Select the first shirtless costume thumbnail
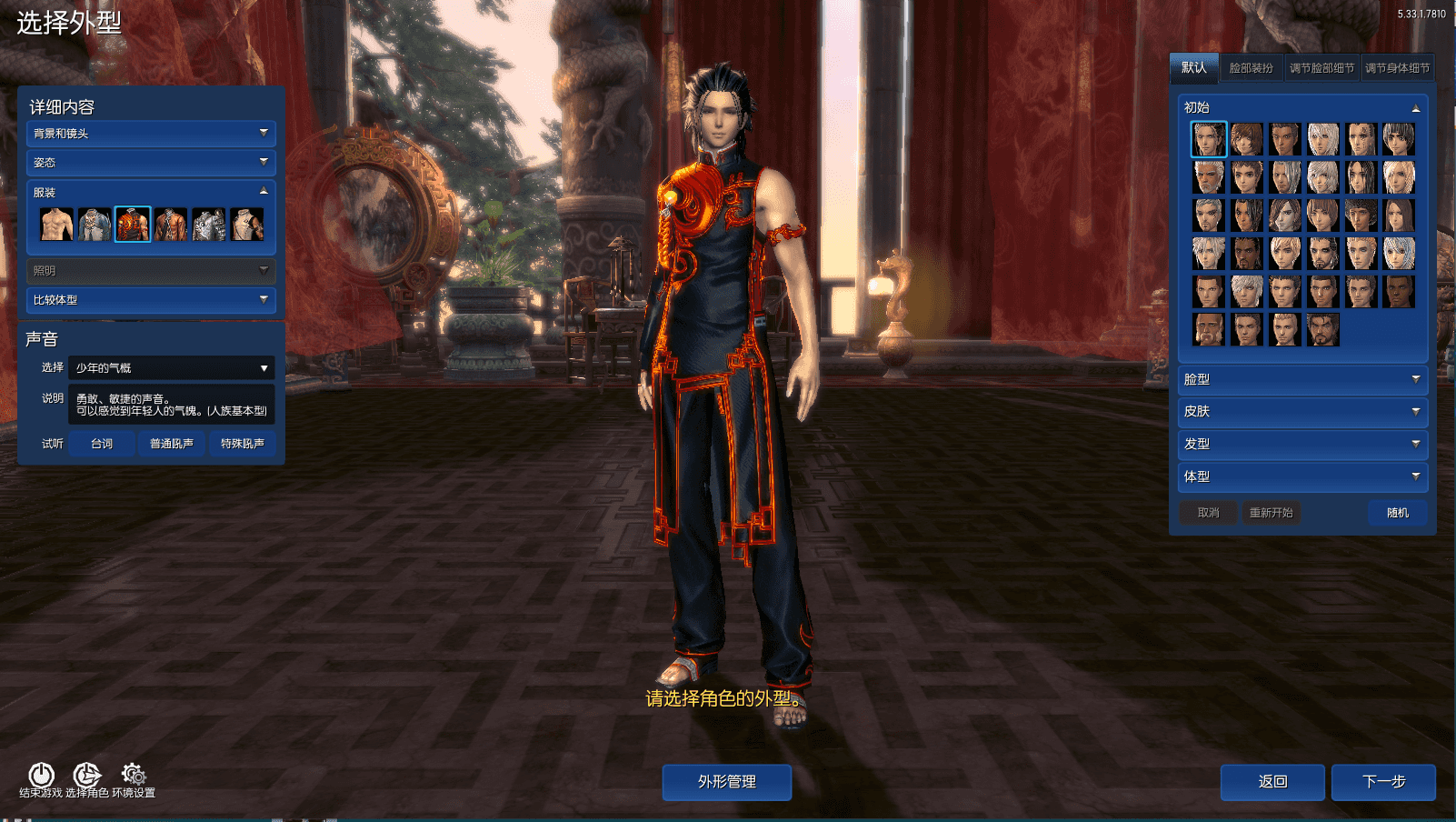This screenshot has height=822, width=1456. [56, 223]
